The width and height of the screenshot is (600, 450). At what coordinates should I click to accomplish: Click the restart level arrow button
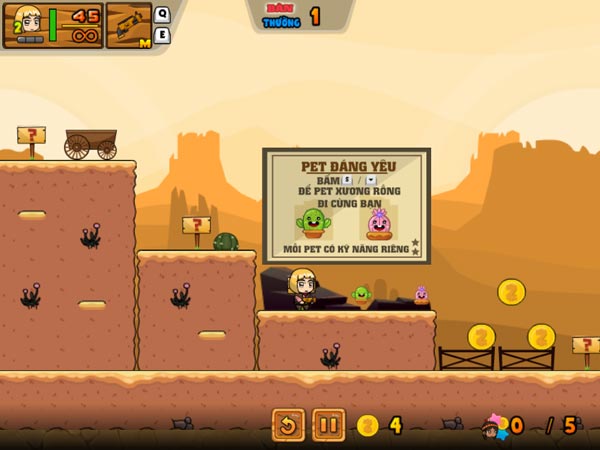tap(288, 425)
